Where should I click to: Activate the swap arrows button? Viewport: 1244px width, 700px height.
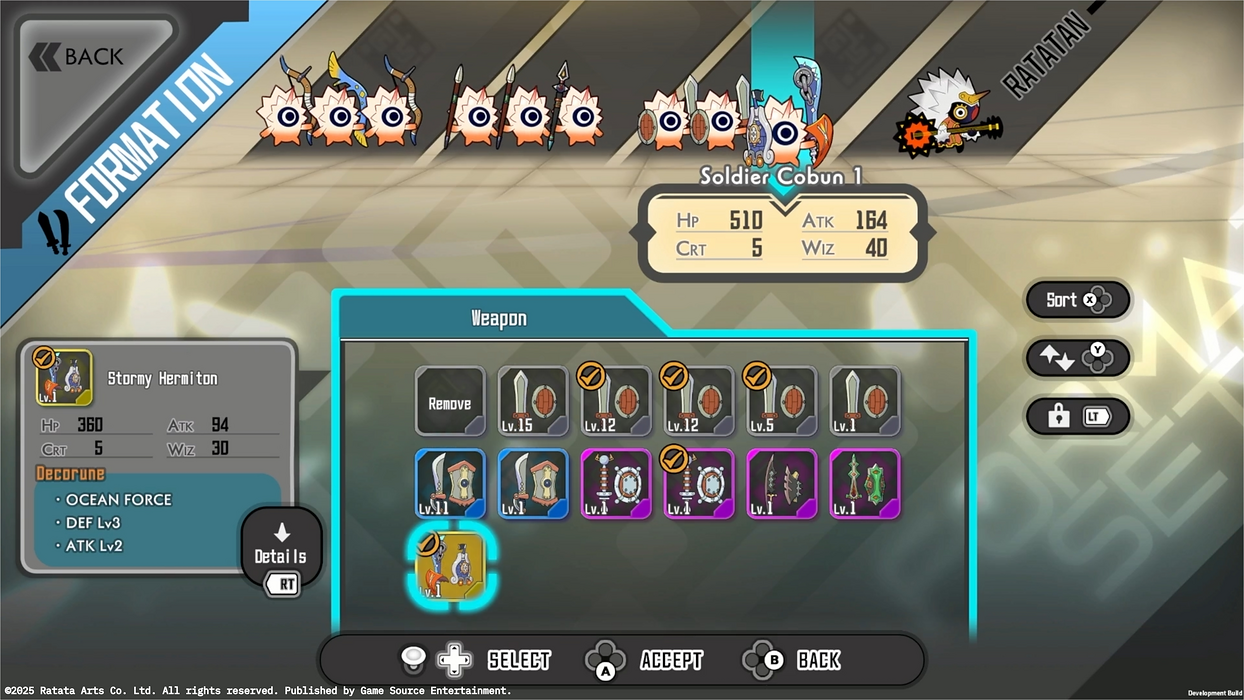click(1077, 359)
